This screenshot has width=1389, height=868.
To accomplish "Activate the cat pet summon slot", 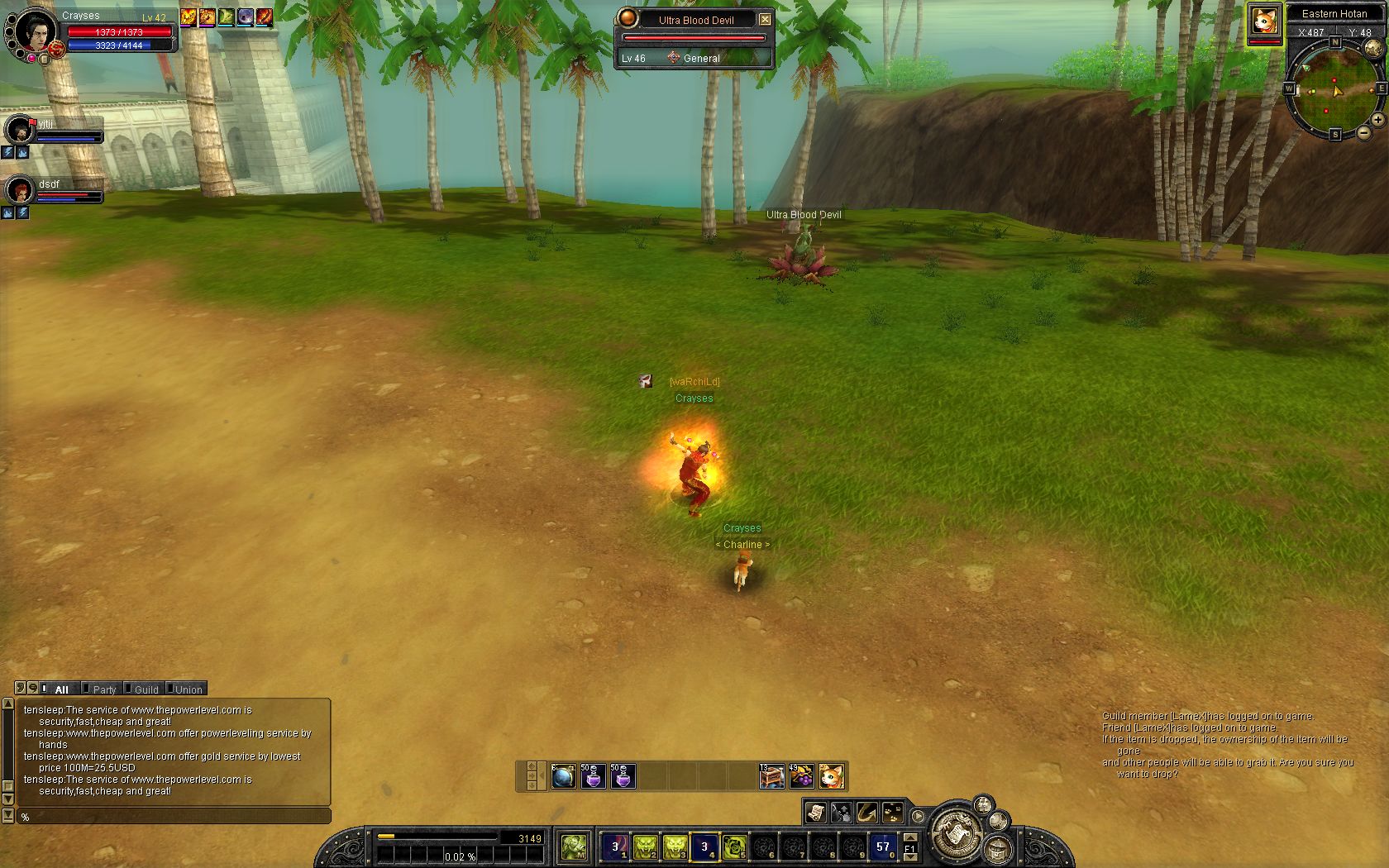I will pos(831,777).
